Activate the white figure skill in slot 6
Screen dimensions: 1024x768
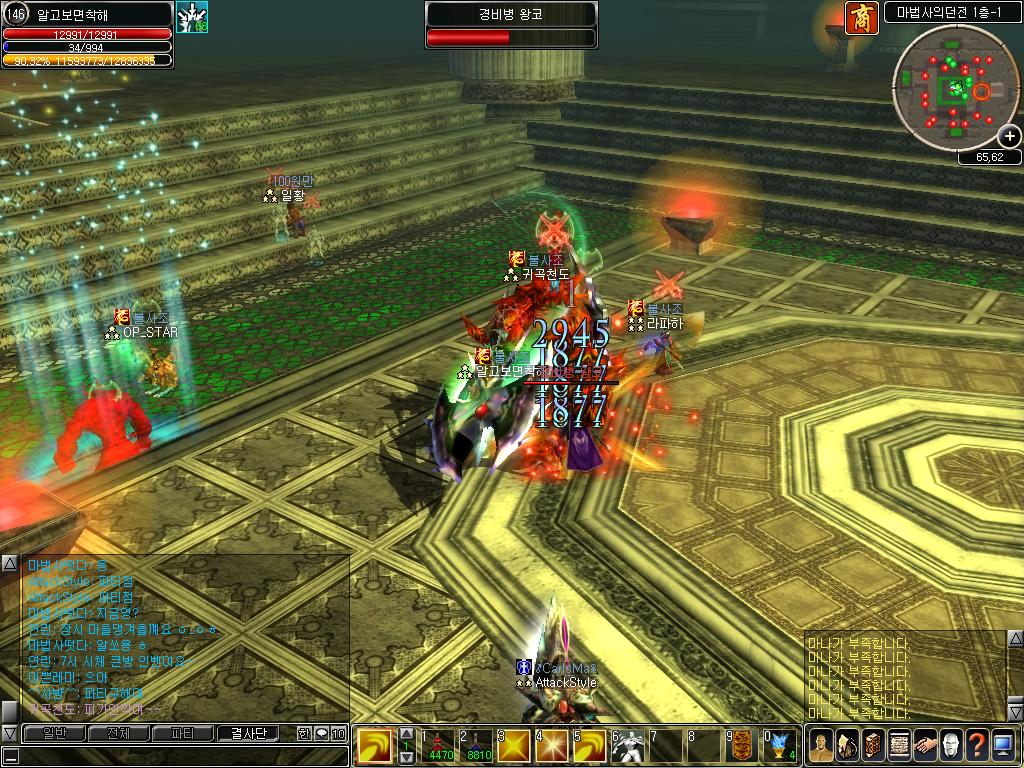click(x=628, y=746)
